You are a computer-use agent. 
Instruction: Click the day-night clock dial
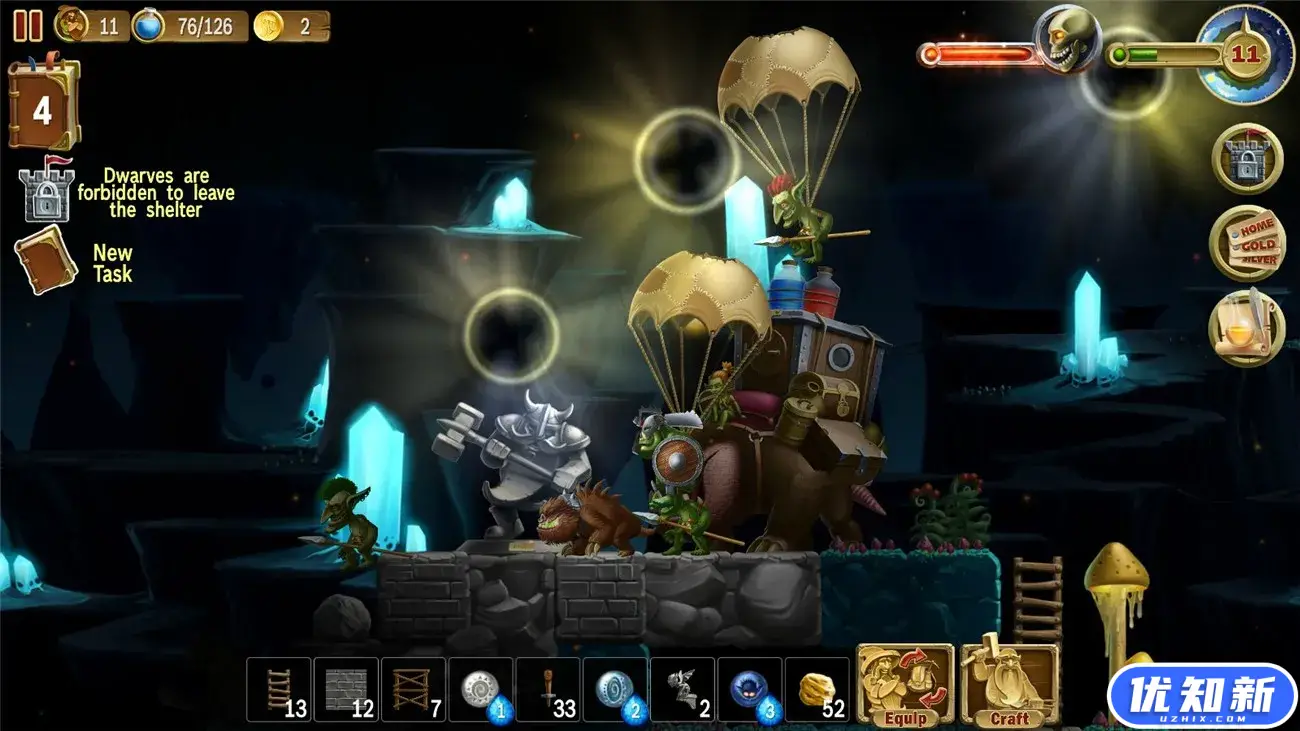coord(1244,54)
